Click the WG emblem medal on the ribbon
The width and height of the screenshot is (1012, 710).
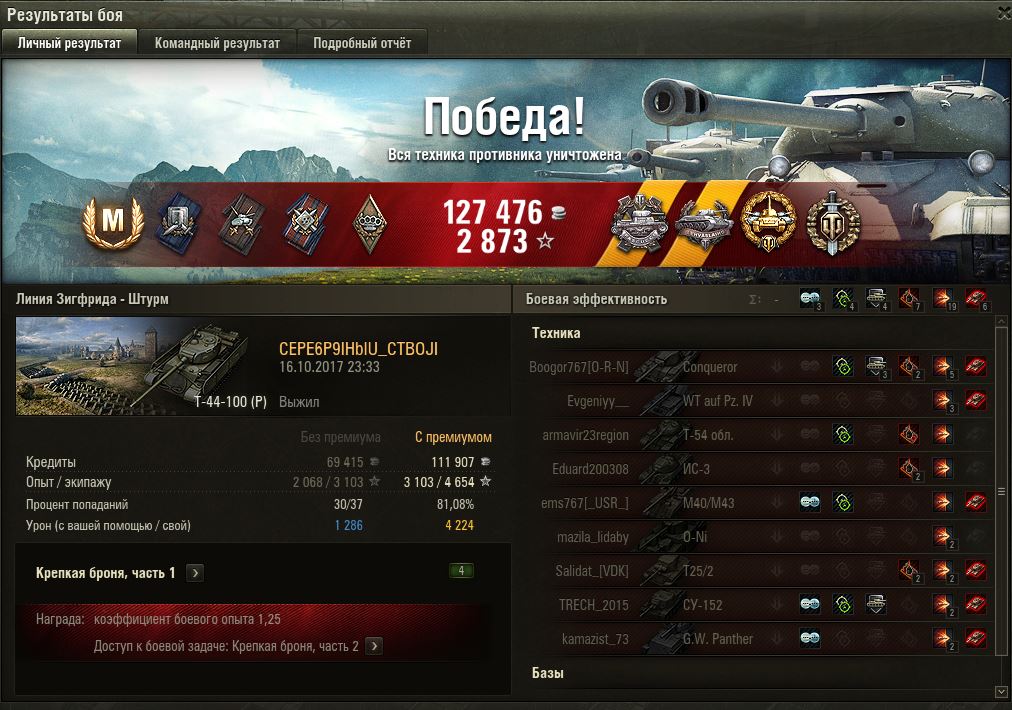coord(832,222)
